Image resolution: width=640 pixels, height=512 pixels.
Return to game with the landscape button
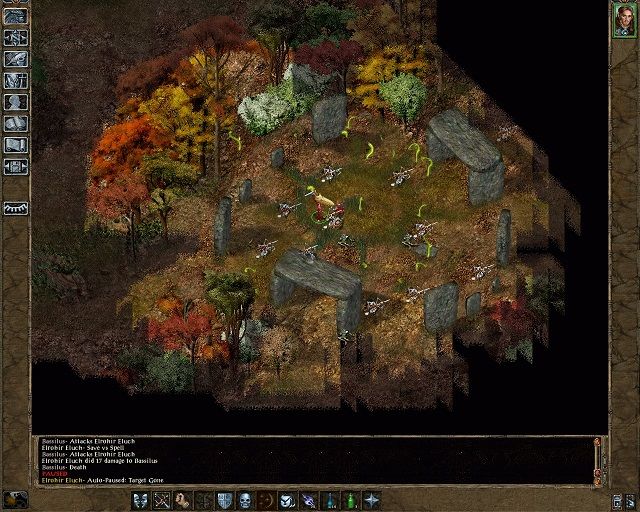[15, 15]
